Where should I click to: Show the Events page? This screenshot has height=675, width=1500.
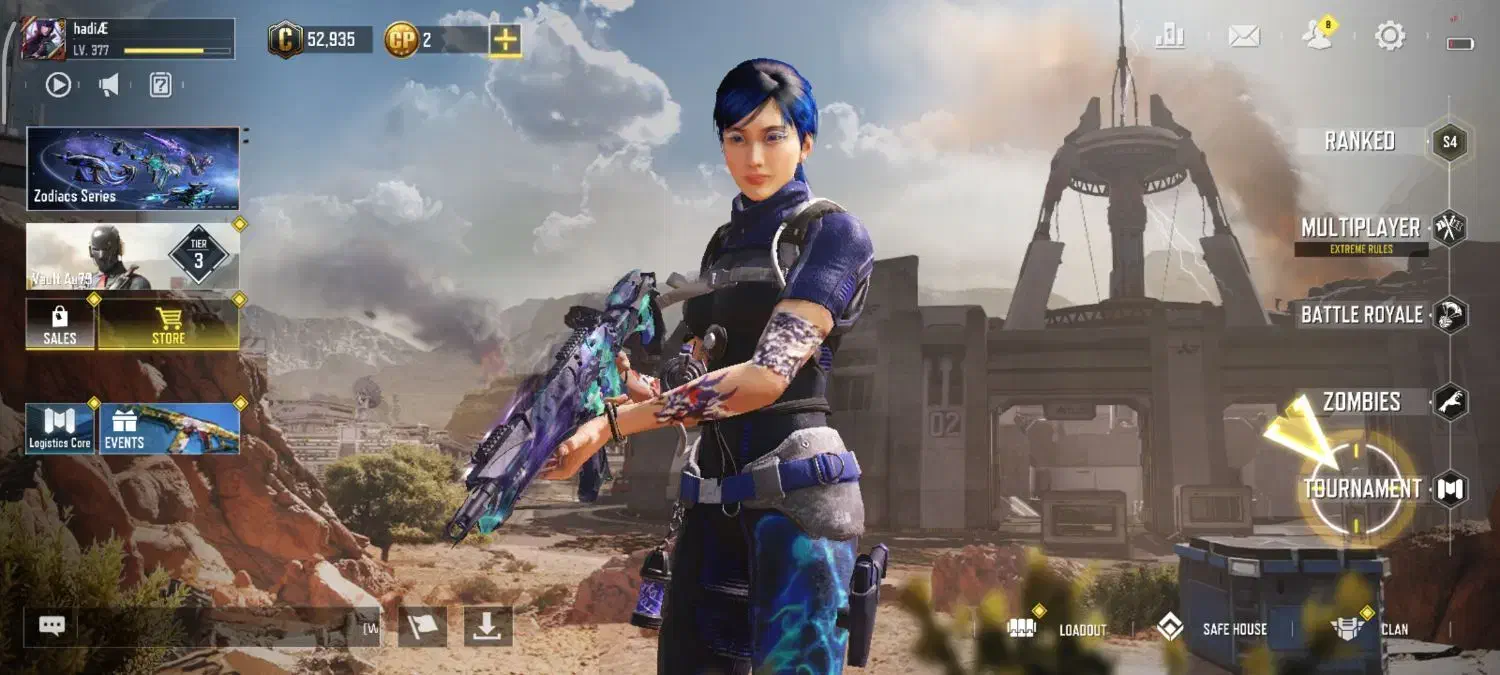[168, 429]
